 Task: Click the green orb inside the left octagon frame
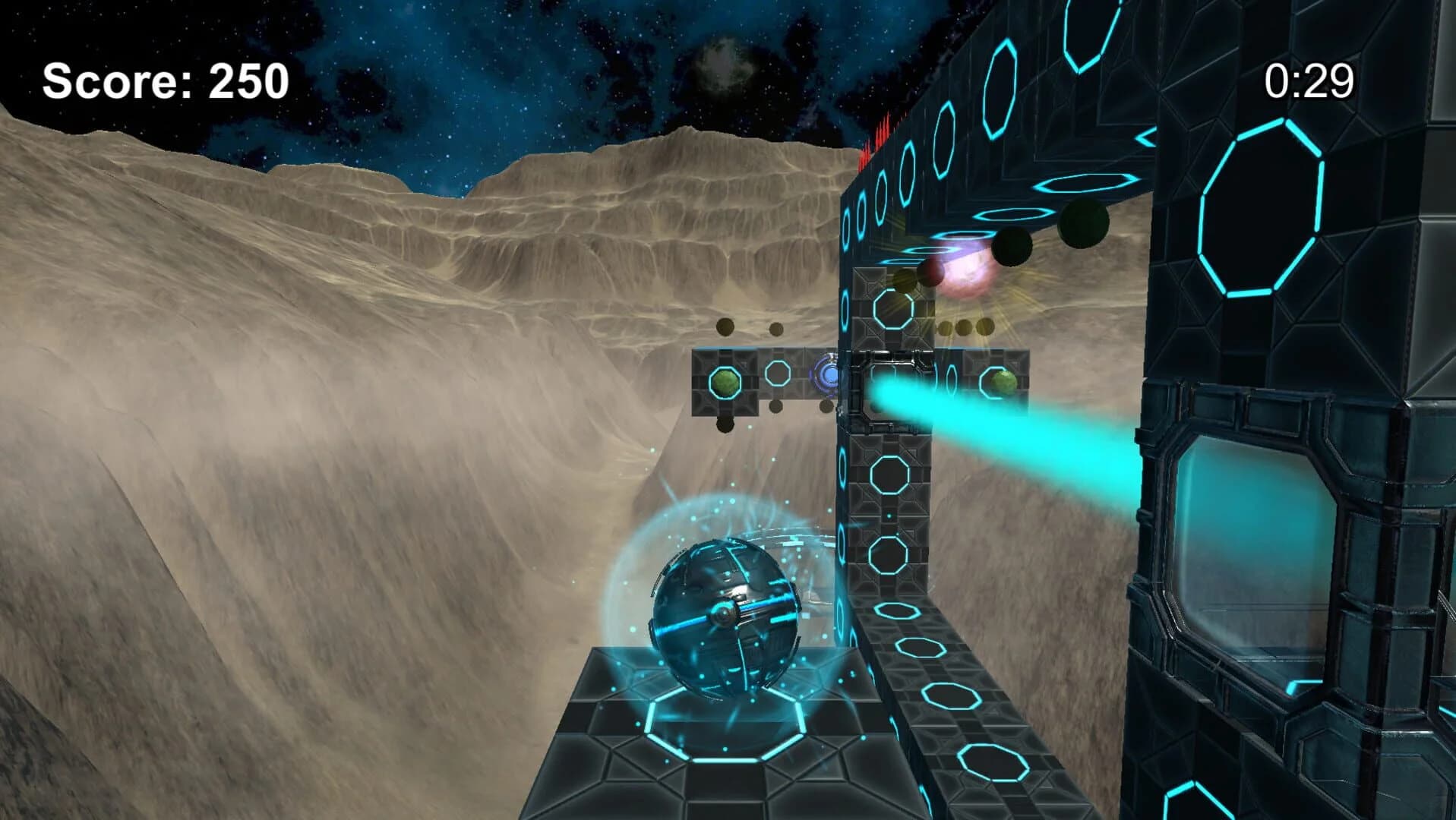click(x=724, y=380)
